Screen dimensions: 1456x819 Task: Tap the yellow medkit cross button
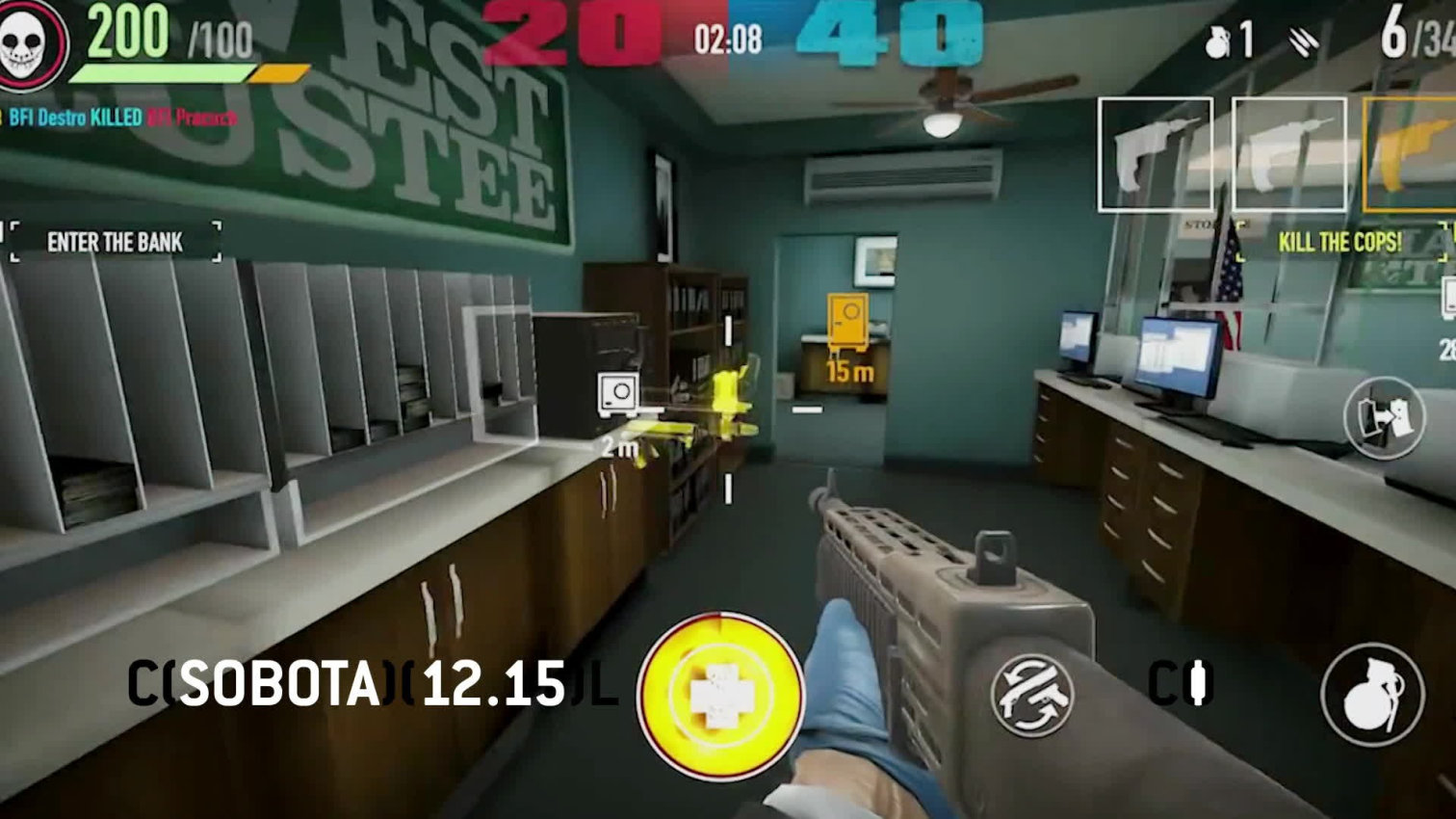click(720, 695)
